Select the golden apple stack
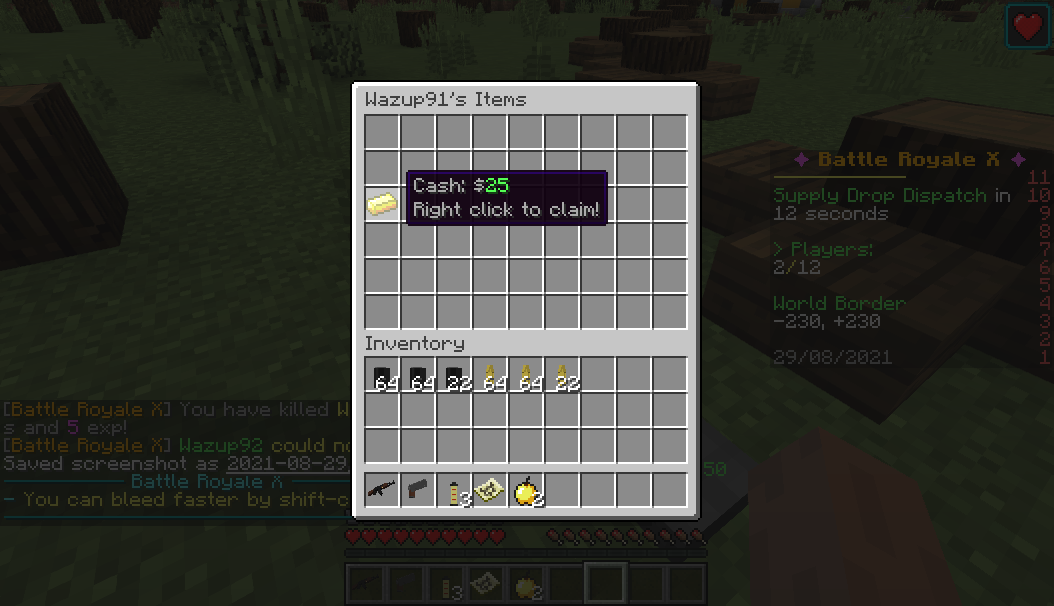 [x=526, y=491]
